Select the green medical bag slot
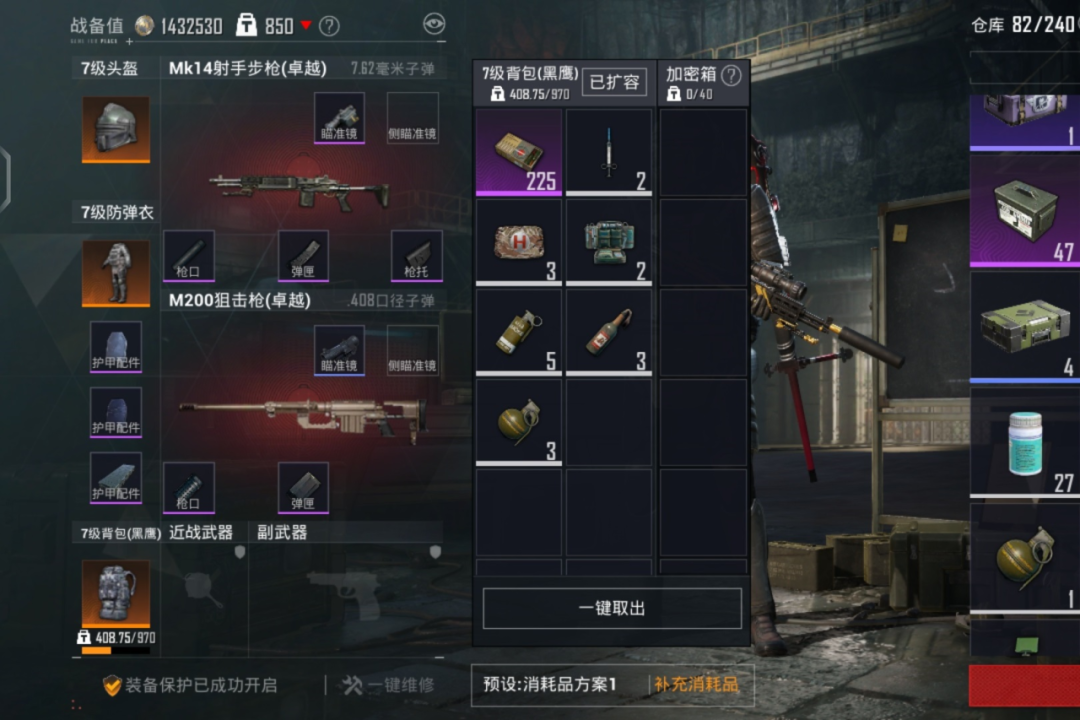 [x=609, y=242]
